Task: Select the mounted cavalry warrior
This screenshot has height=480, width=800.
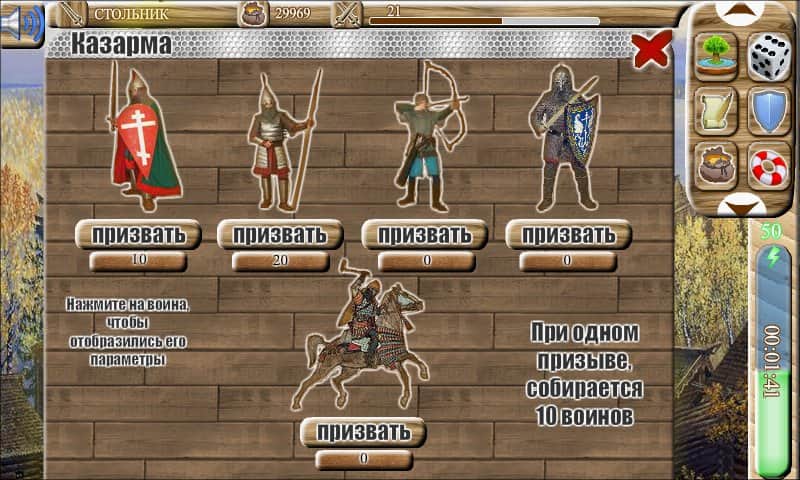Action: (362, 338)
